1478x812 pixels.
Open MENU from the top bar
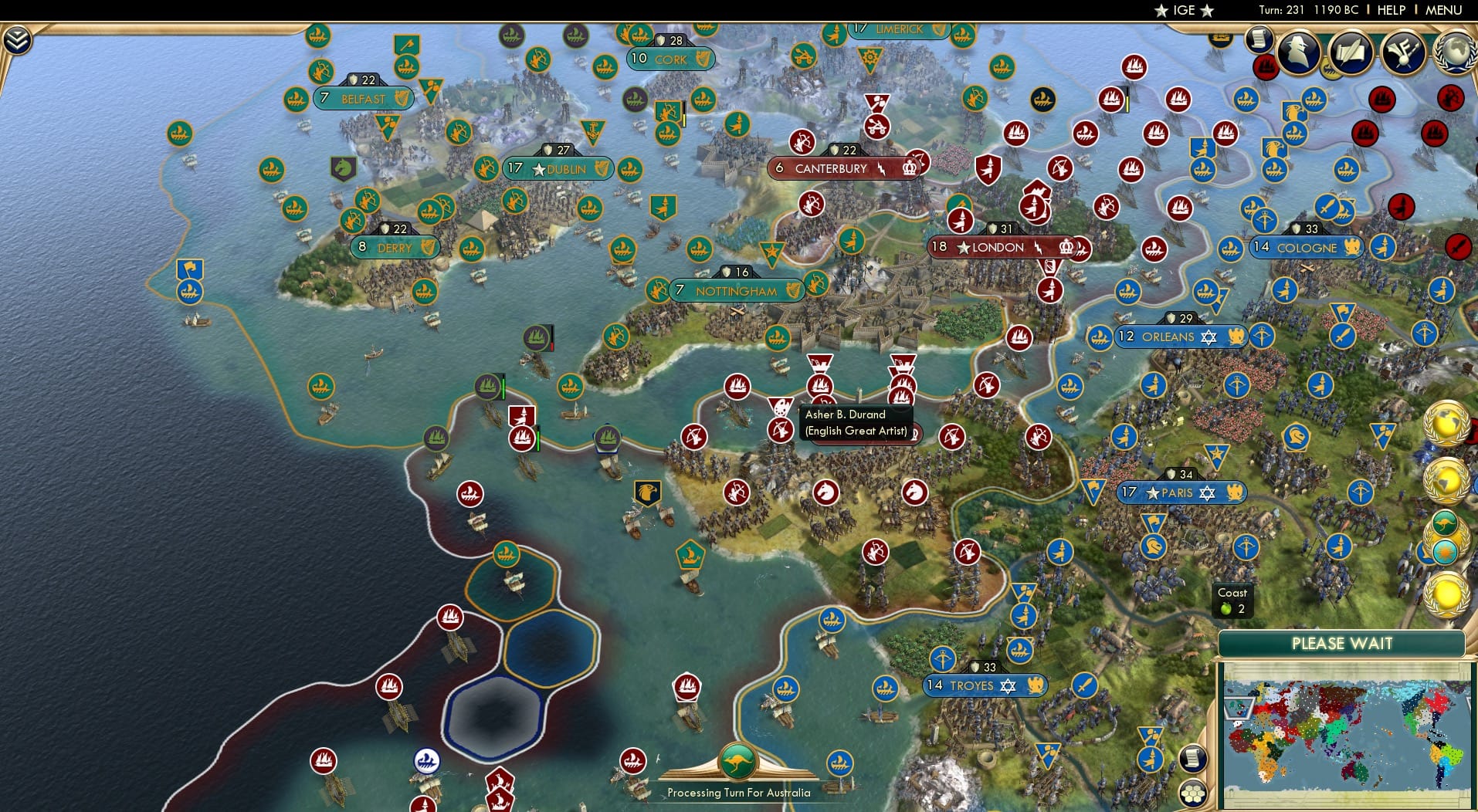pos(1446,10)
